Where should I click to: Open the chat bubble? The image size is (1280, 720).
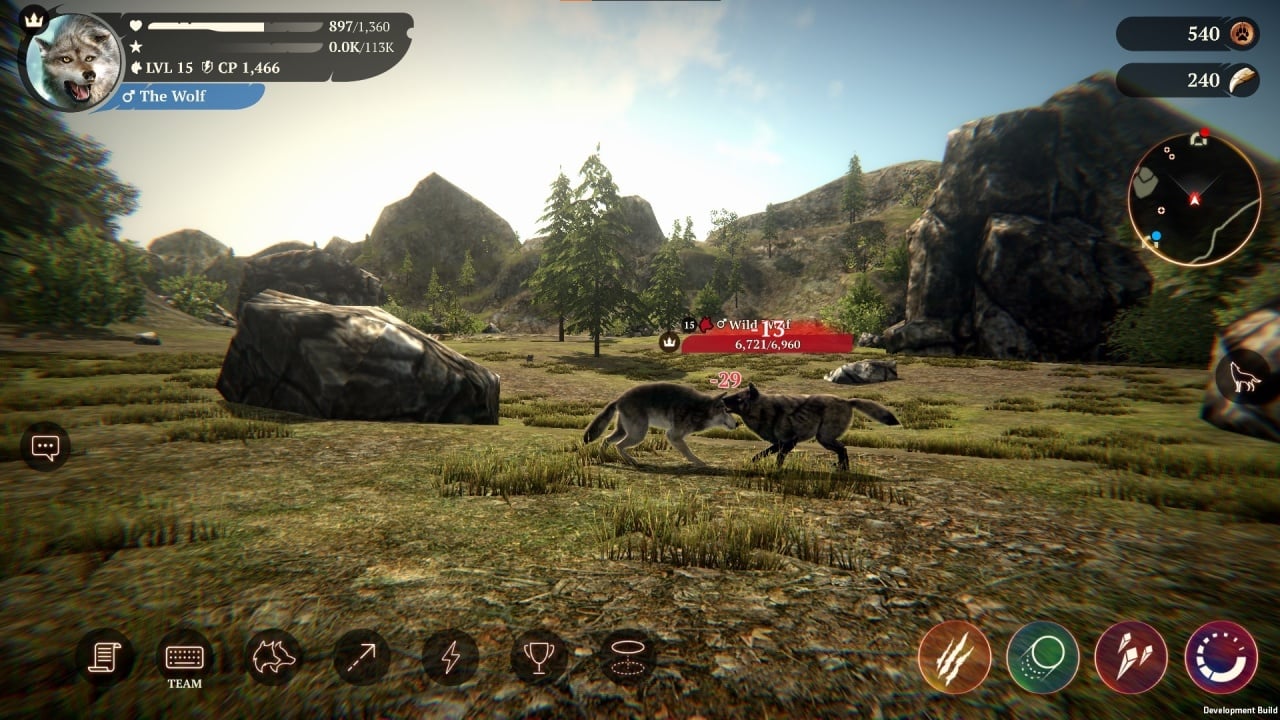(x=45, y=447)
